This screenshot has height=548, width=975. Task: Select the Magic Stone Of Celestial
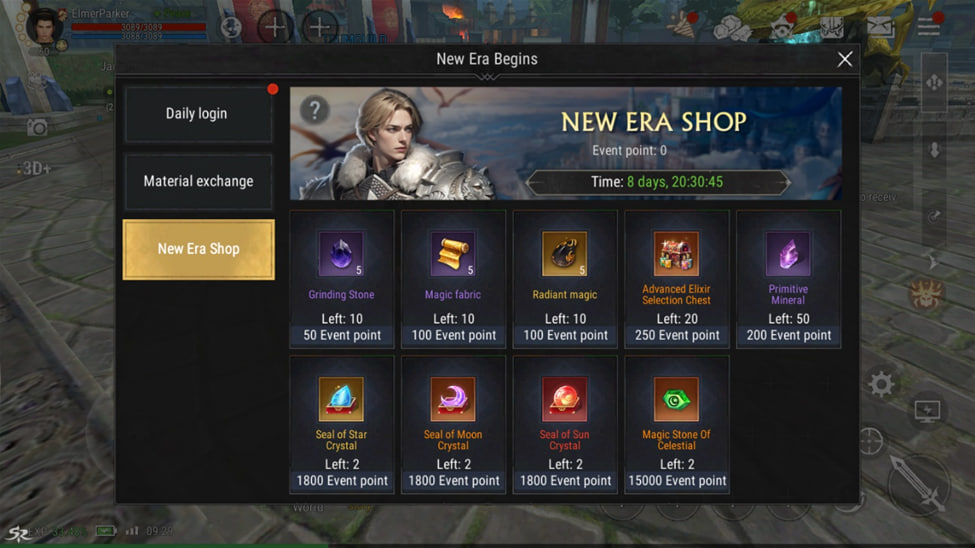pyautogui.click(x=677, y=424)
